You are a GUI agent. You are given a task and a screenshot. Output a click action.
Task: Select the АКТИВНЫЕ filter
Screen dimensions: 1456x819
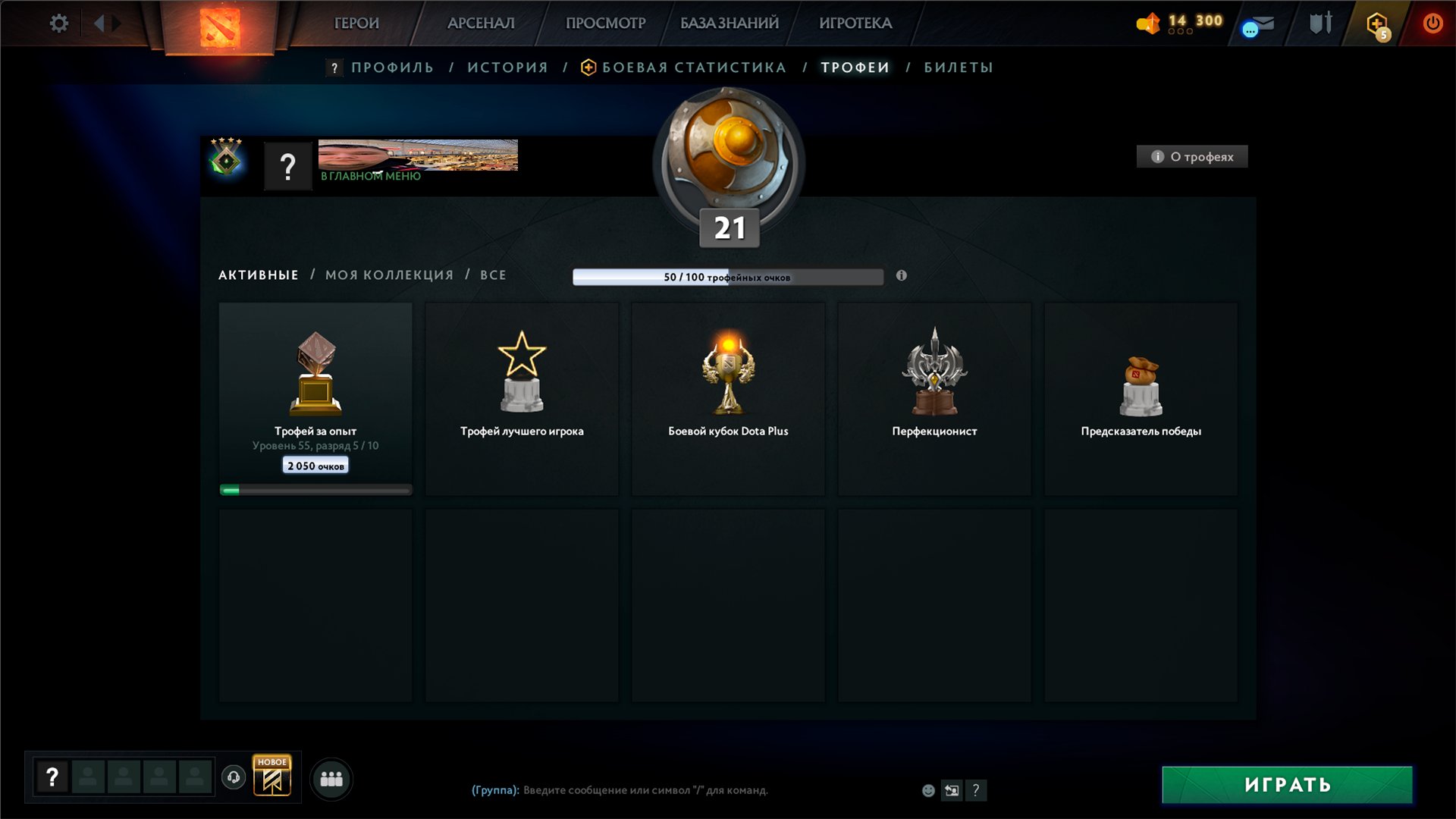(257, 275)
